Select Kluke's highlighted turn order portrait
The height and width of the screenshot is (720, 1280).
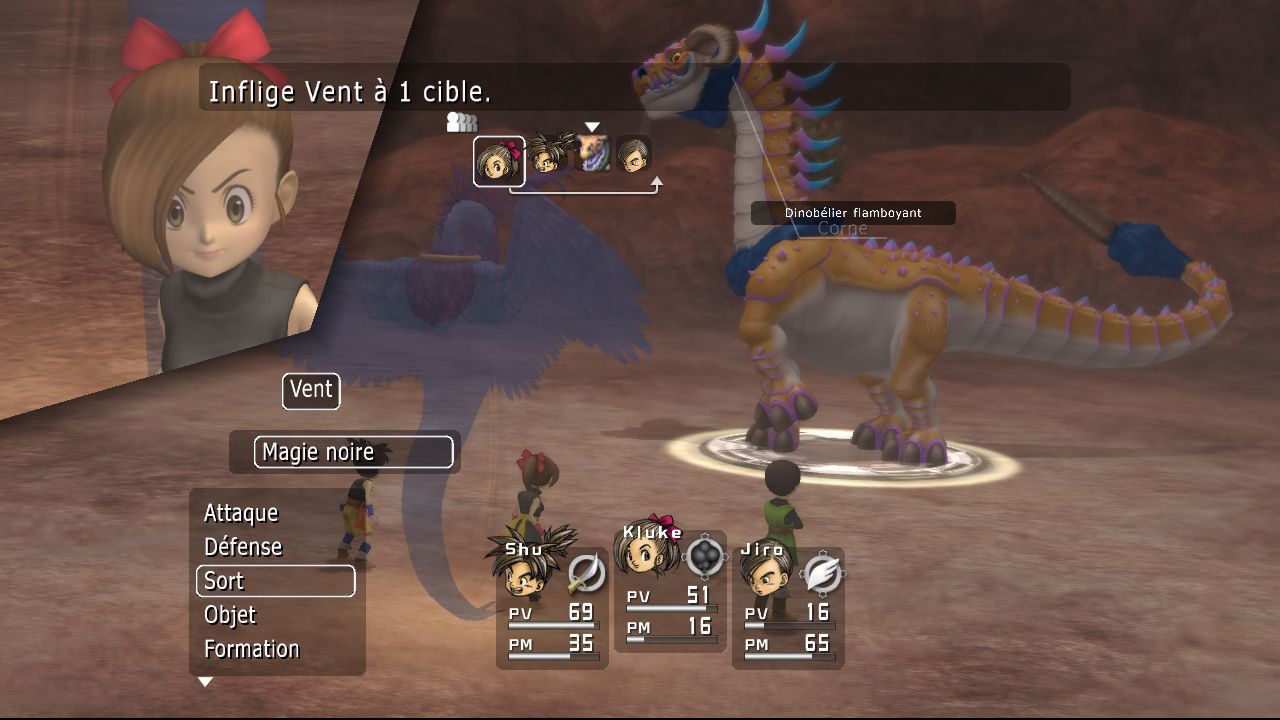click(499, 161)
